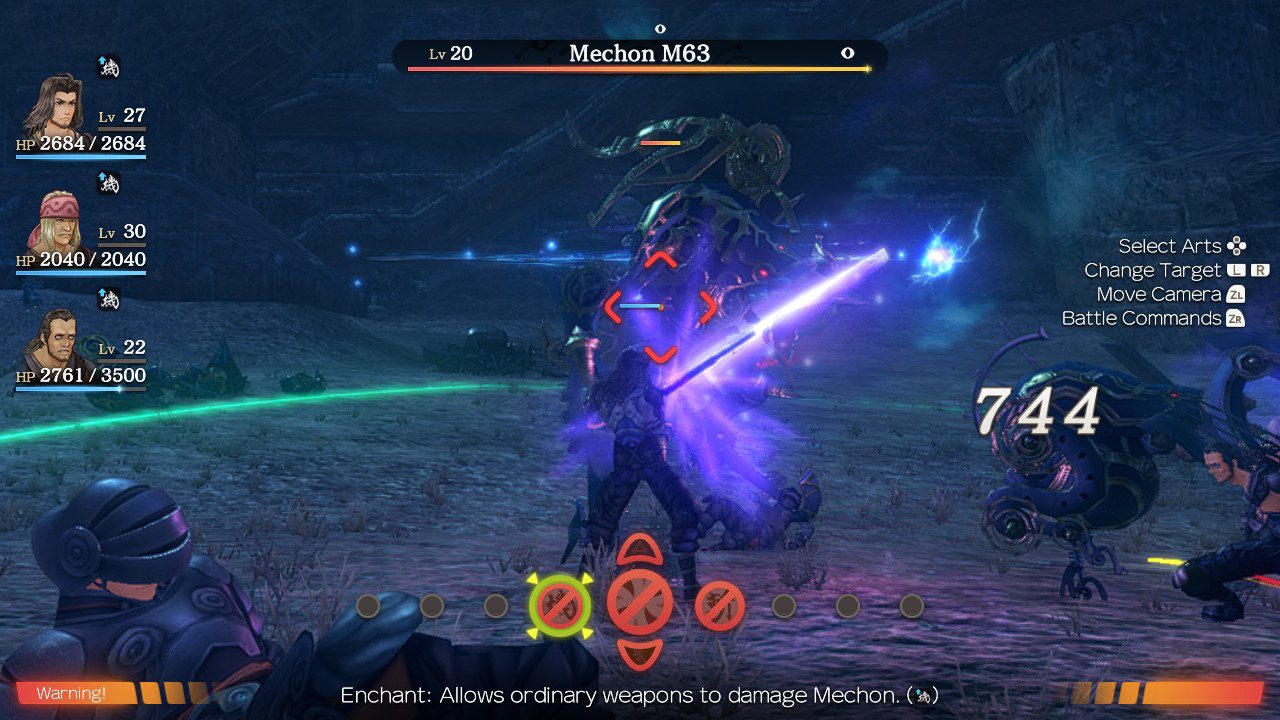This screenshot has height=720, width=1280.
Task: Click the Mechon M63 enemy name bar
Action: click(638, 53)
